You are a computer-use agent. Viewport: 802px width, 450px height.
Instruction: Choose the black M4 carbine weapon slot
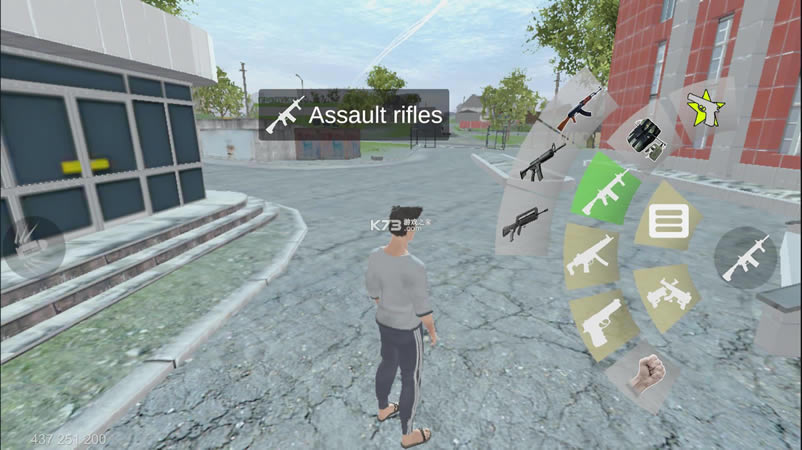click(541, 161)
